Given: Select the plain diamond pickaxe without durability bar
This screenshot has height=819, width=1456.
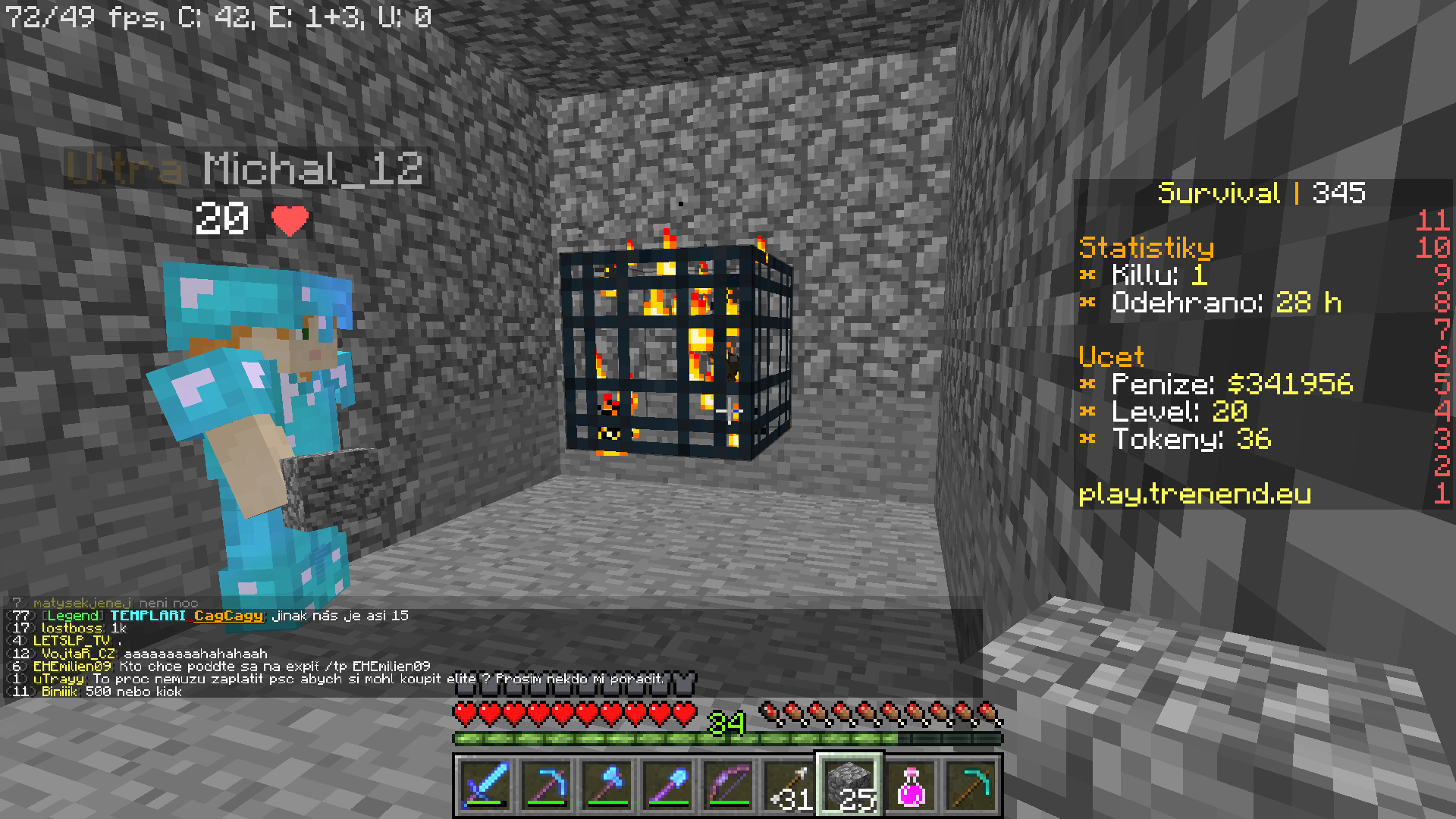Looking at the screenshot, I should click(x=971, y=785).
